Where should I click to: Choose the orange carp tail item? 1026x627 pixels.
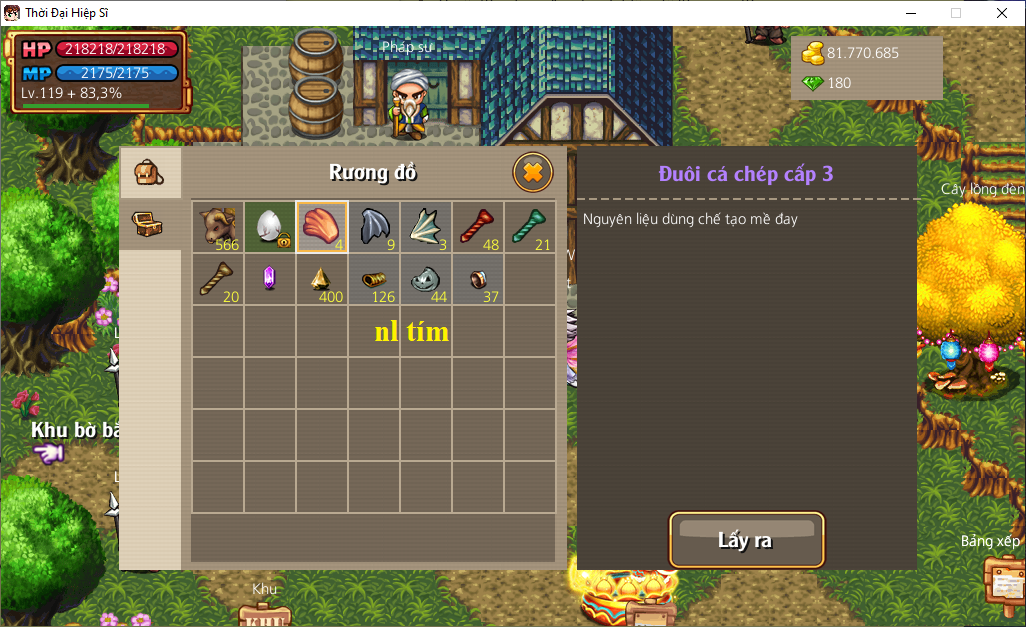pos(322,227)
